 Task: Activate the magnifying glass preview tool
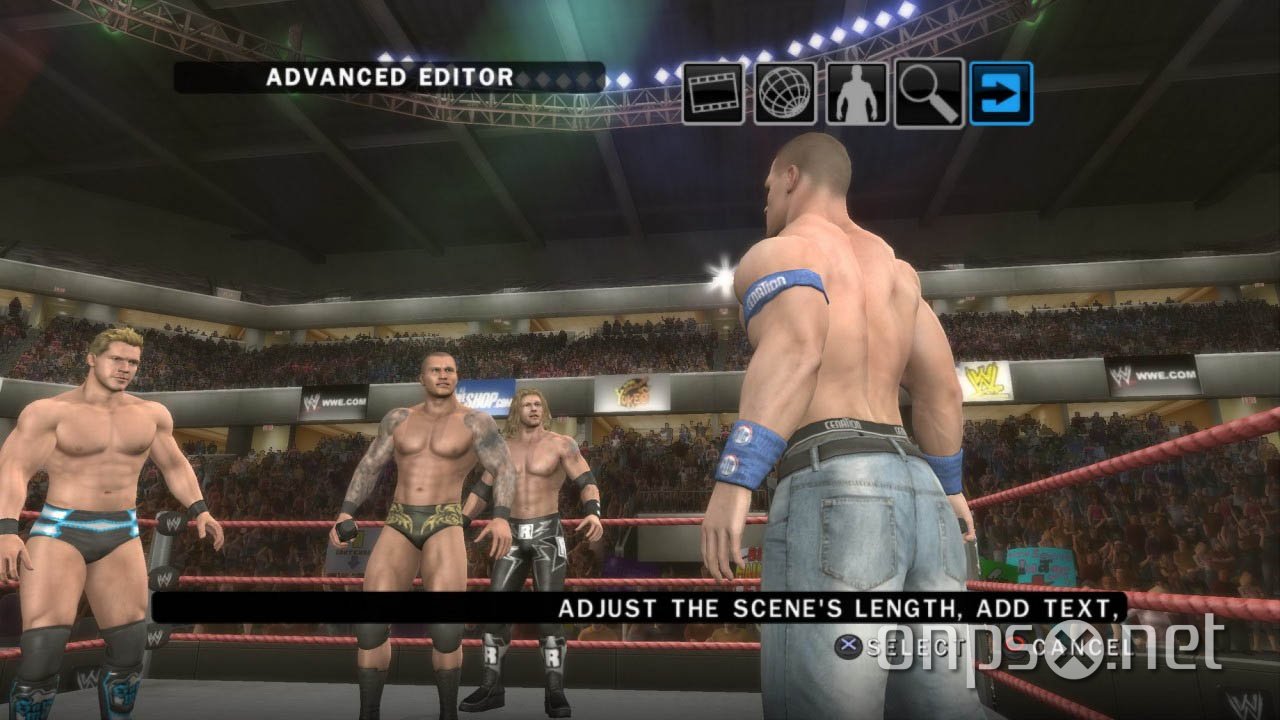click(x=928, y=93)
